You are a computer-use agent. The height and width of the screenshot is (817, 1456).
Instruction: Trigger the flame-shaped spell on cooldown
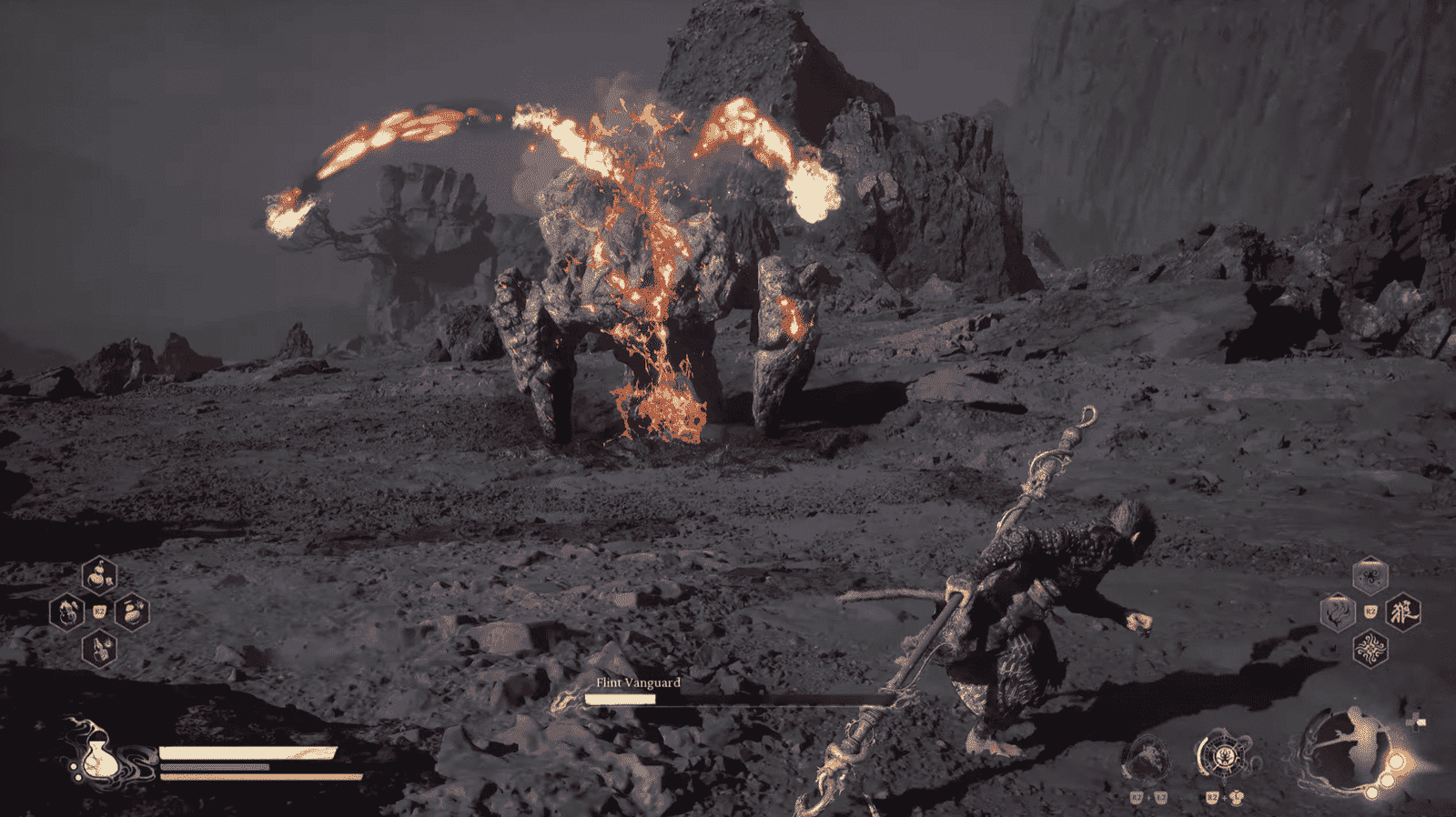pos(1337,611)
